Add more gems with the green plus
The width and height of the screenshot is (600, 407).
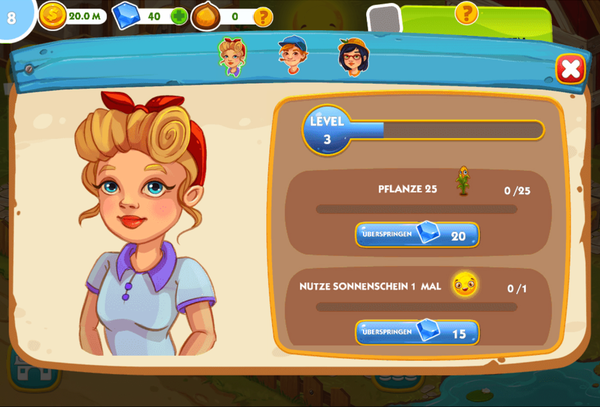[178, 16]
